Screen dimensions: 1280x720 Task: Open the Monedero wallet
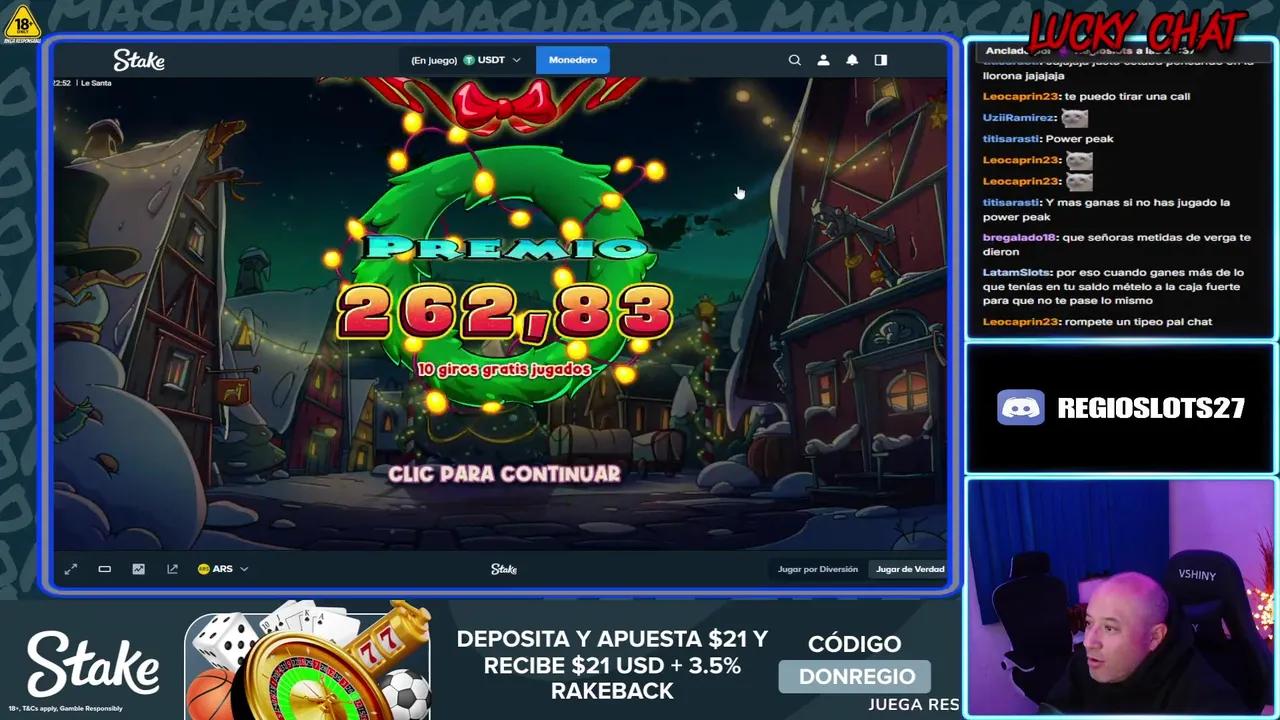click(572, 60)
